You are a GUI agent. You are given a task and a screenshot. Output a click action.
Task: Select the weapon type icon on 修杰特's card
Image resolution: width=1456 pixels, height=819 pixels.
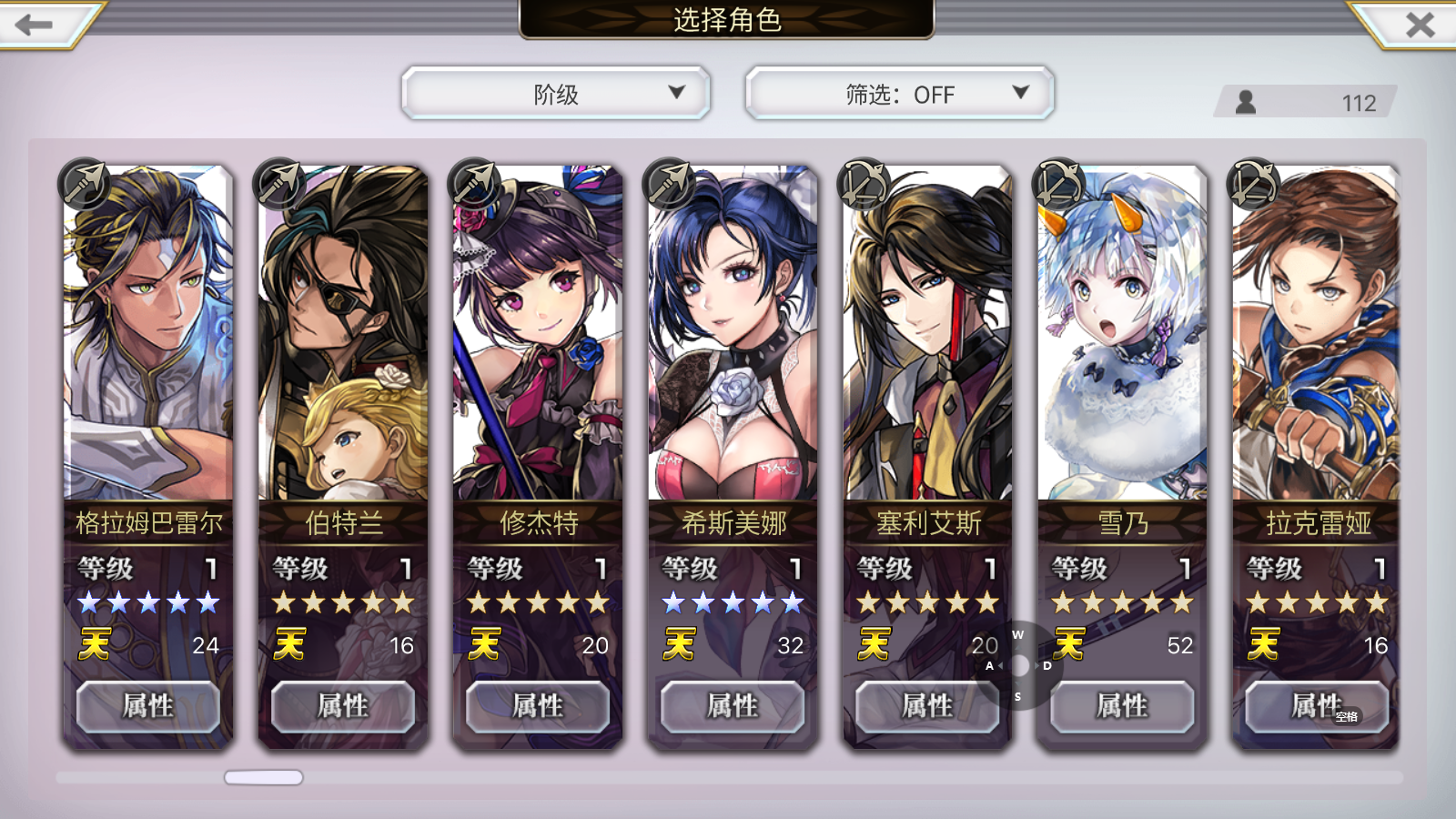click(x=474, y=183)
